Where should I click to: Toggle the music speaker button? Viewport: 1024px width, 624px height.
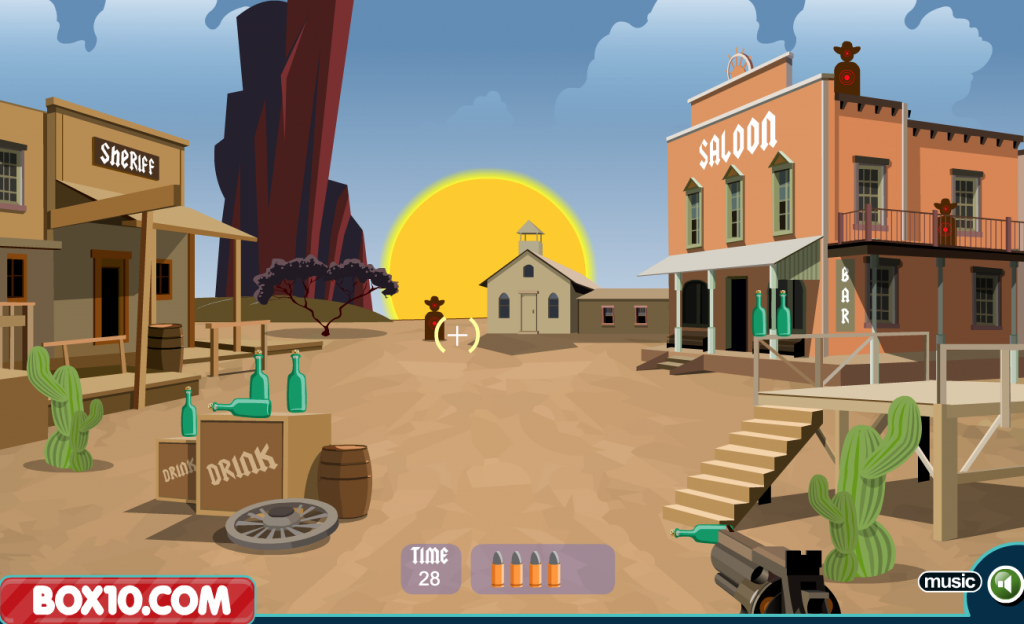[1004, 583]
